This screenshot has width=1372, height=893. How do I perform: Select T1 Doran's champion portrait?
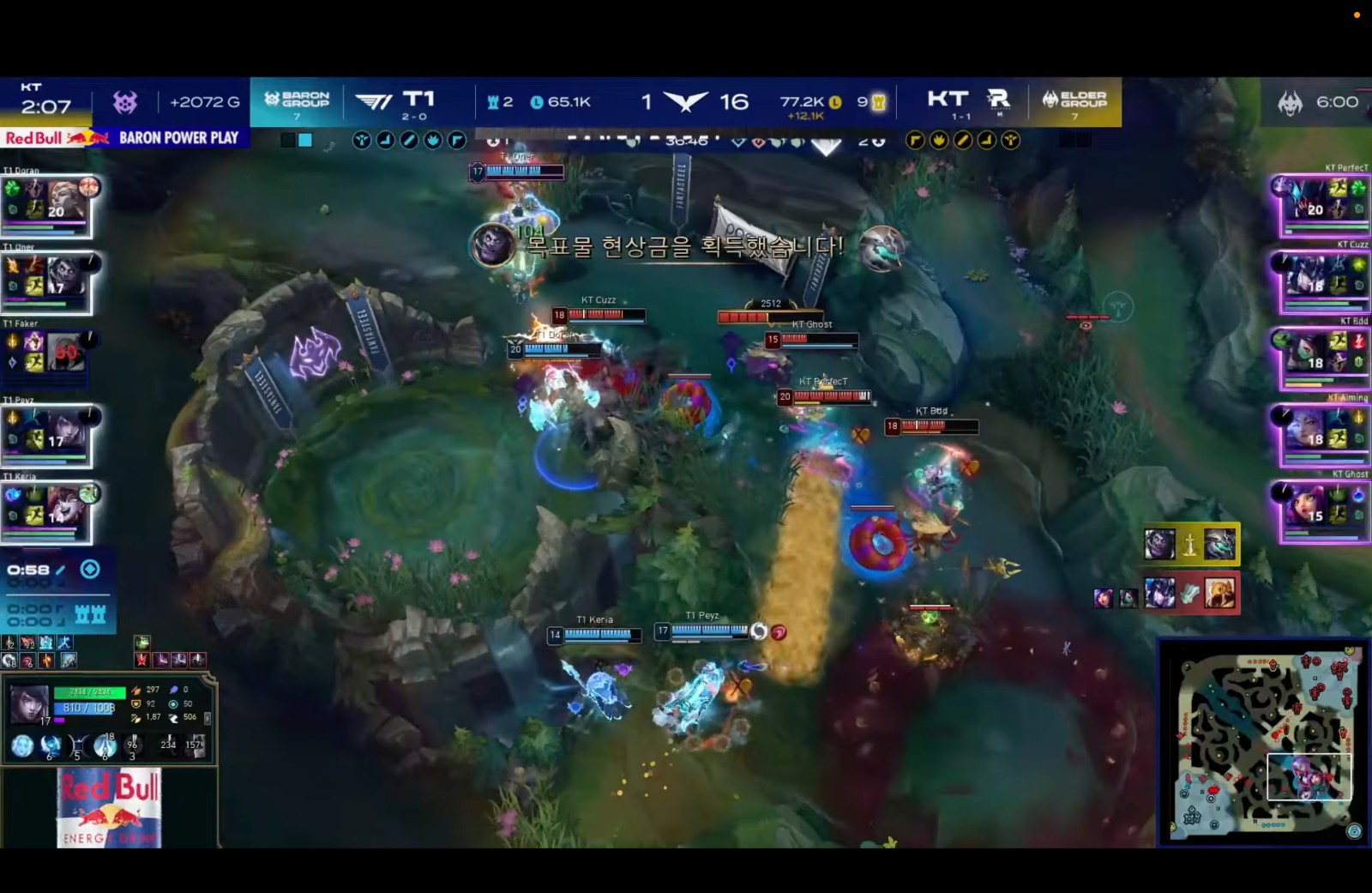click(x=68, y=201)
